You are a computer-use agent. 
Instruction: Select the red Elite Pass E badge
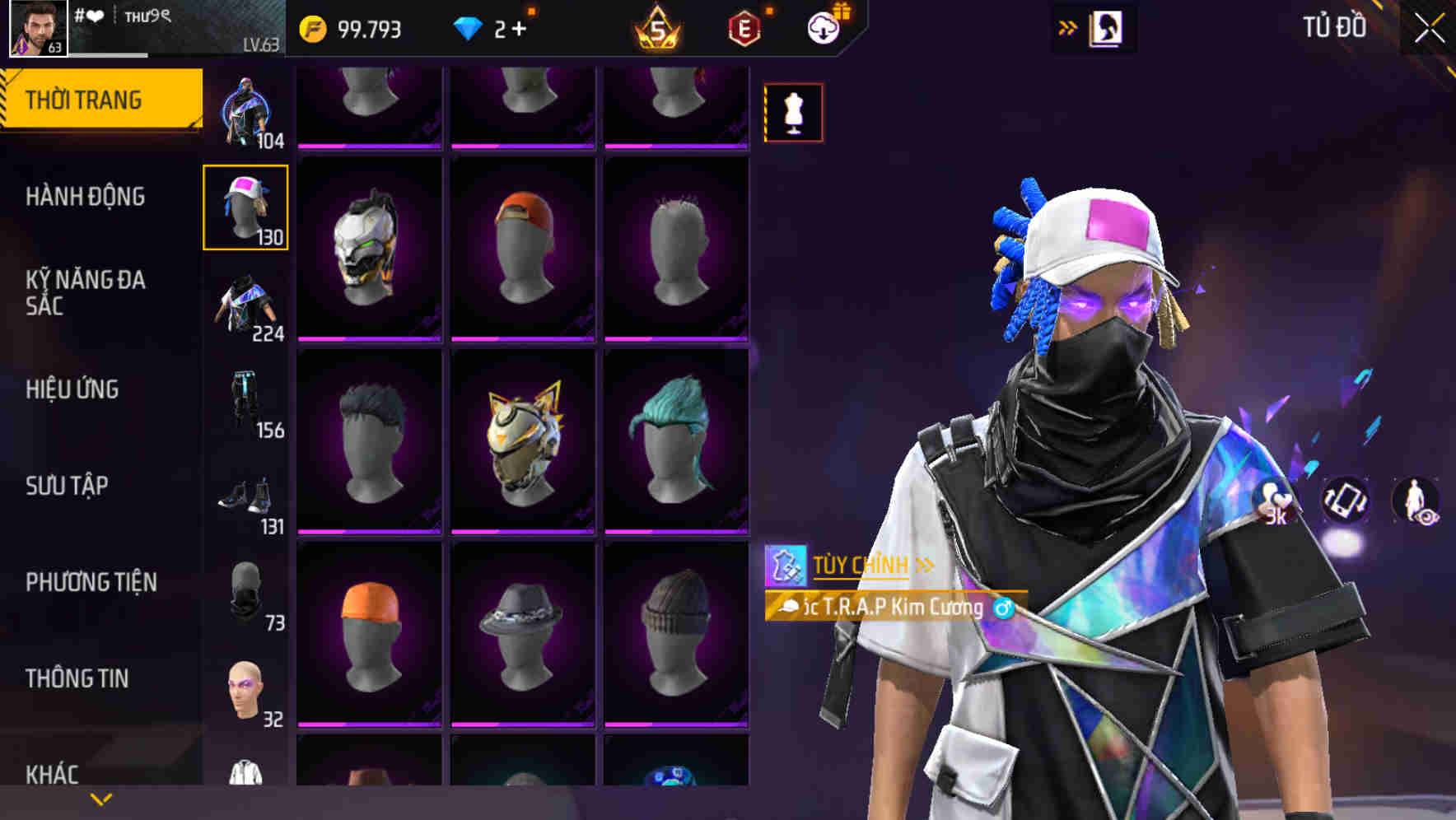point(740,29)
